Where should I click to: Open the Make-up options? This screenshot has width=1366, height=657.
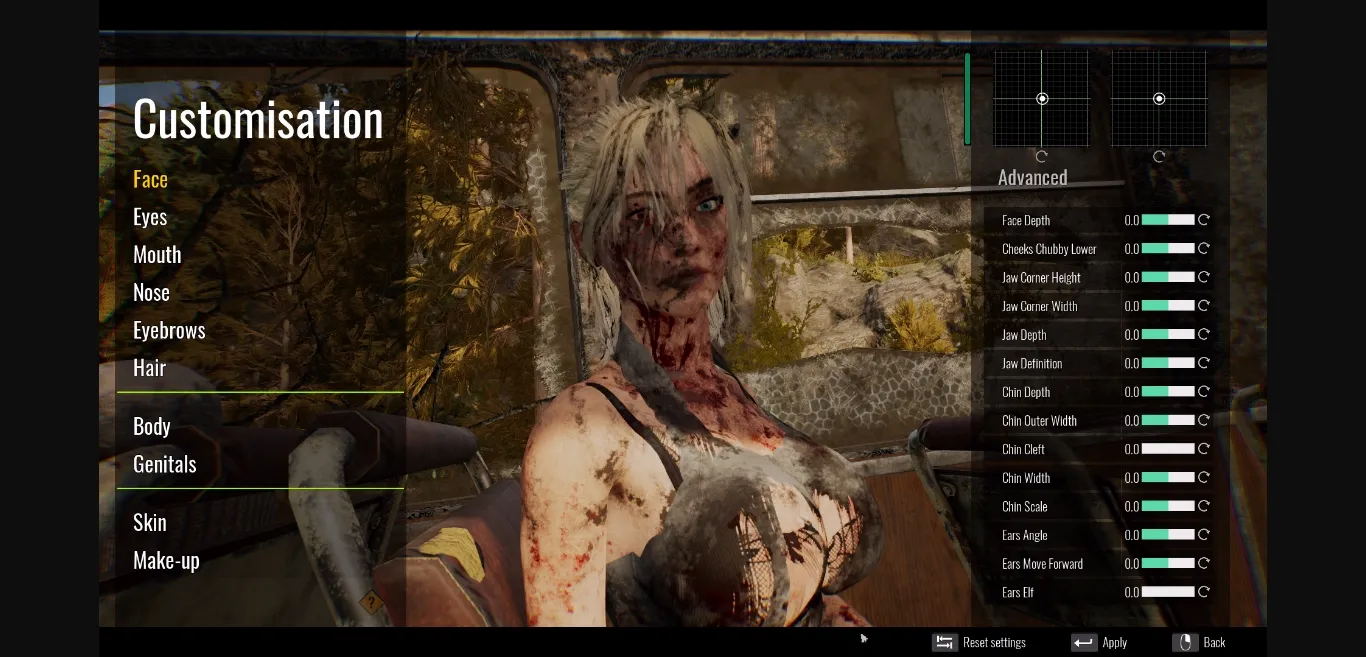coord(166,561)
